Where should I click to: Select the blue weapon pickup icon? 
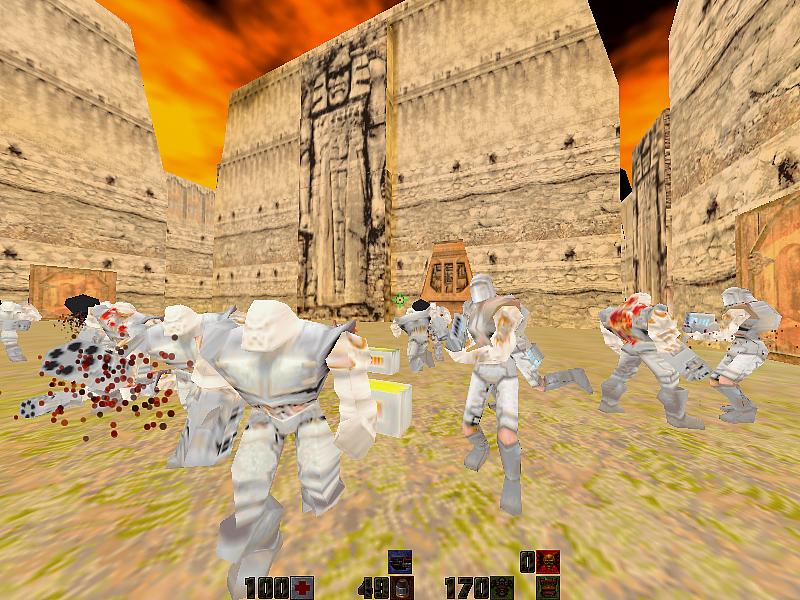pos(400,561)
